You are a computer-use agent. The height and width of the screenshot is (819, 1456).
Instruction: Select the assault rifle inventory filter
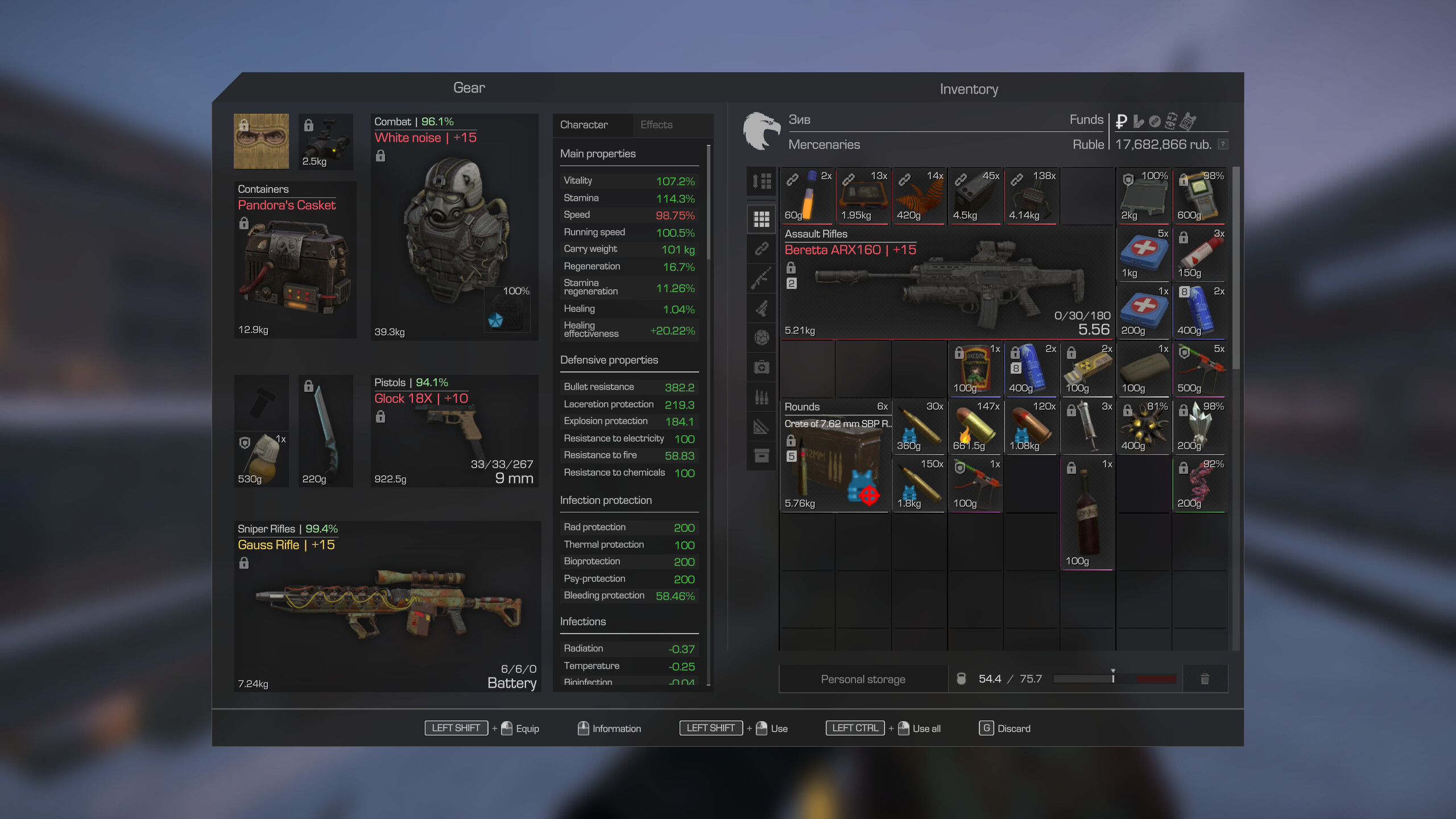762,277
